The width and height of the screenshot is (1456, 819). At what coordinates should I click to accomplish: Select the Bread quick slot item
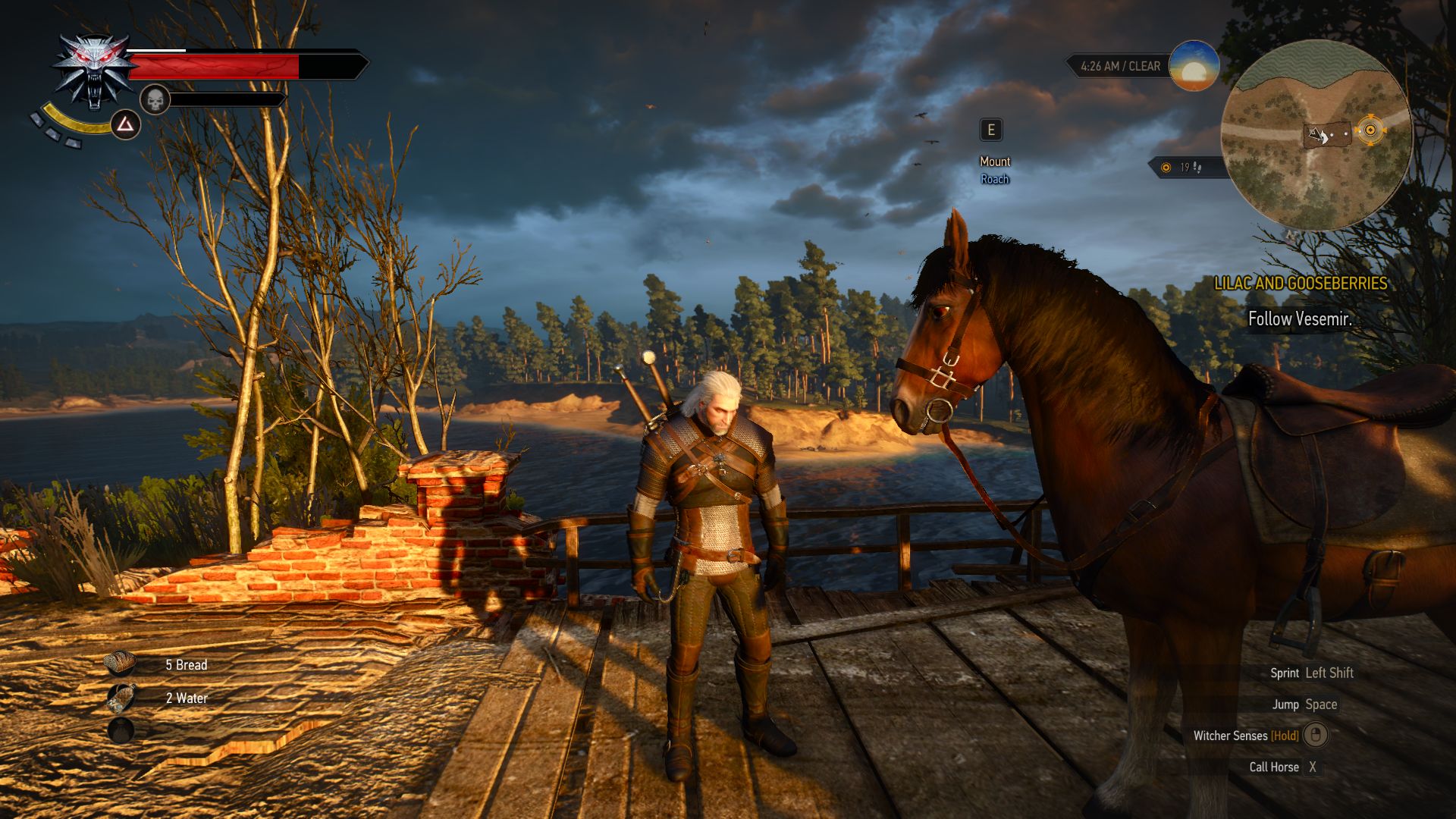[120, 664]
